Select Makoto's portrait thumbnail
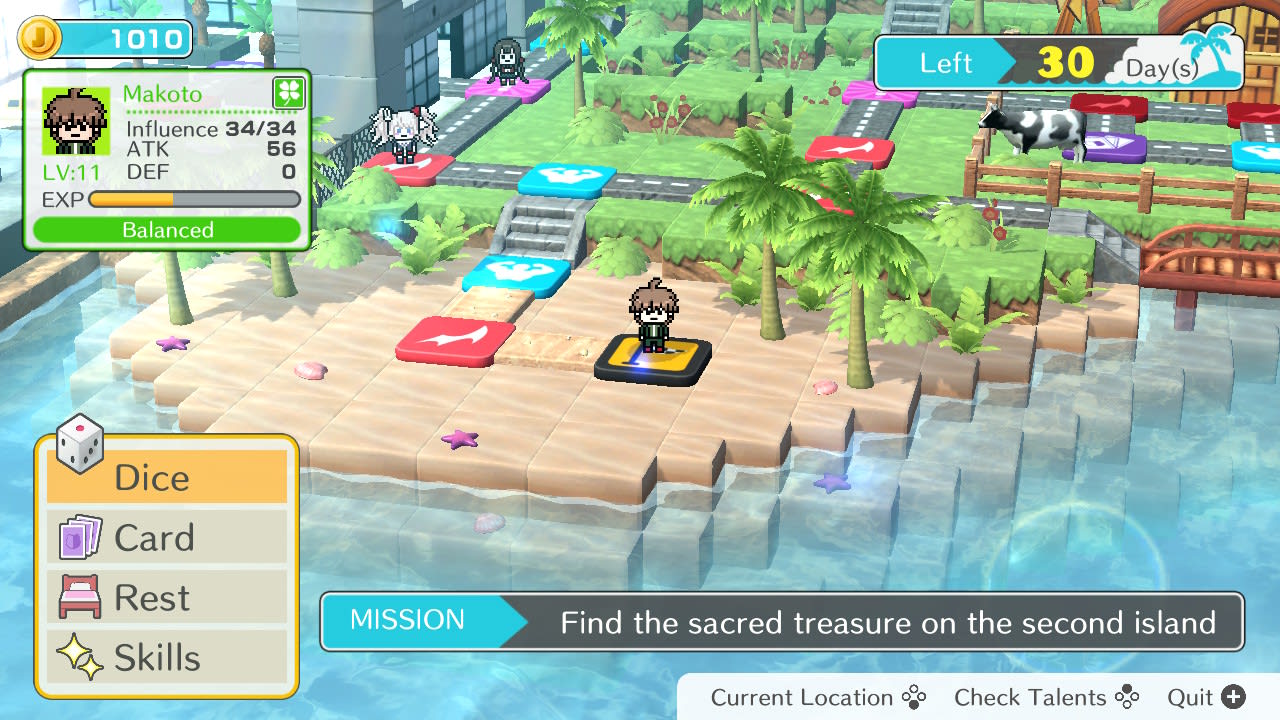Image resolution: width=1280 pixels, height=720 pixels. (x=75, y=122)
